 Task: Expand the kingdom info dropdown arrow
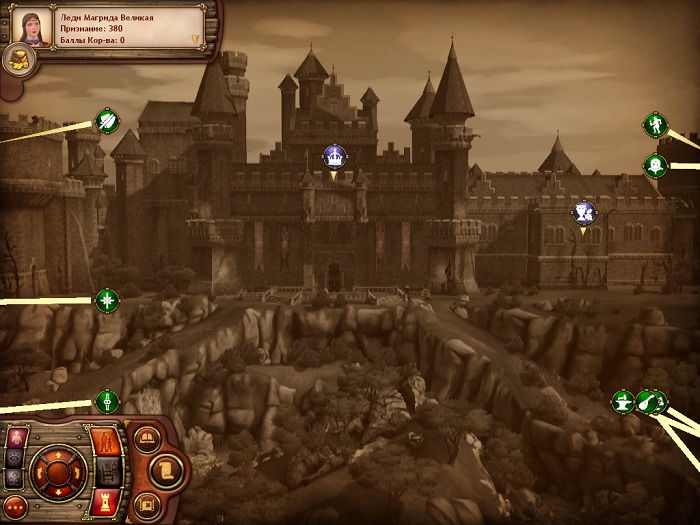pos(196,40)
